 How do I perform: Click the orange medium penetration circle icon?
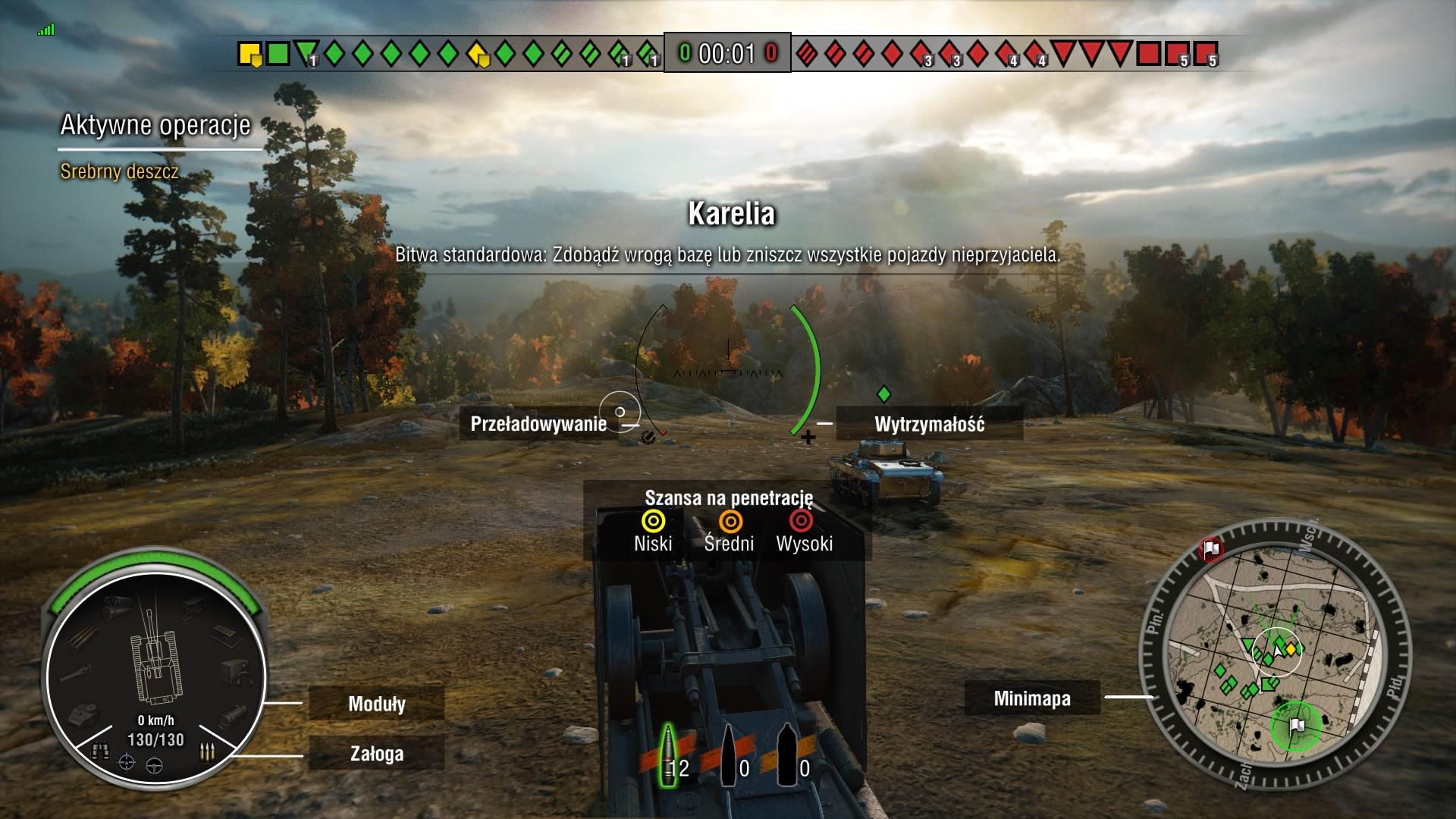coord(729,521)
